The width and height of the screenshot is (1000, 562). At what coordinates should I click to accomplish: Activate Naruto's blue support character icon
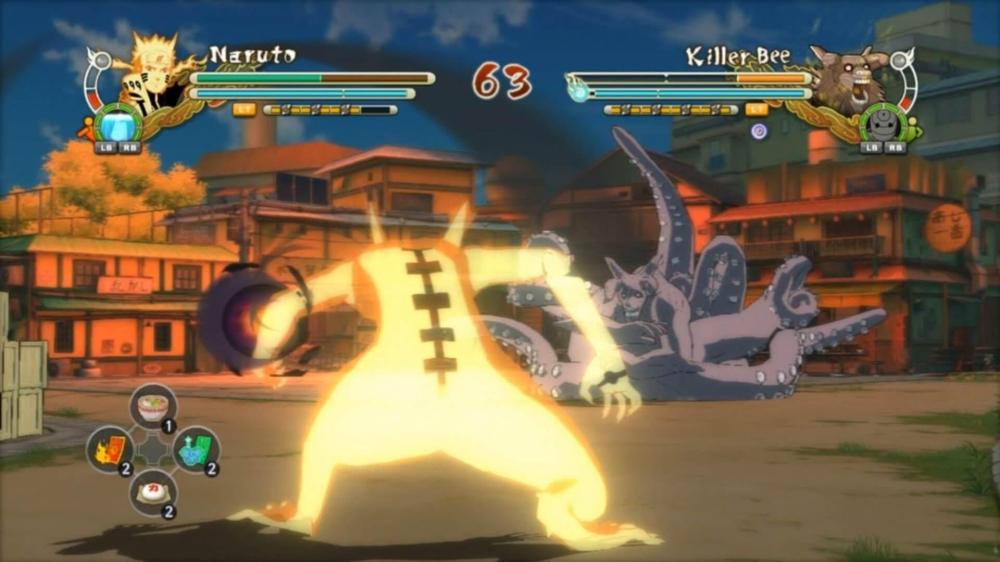[118, 124]
